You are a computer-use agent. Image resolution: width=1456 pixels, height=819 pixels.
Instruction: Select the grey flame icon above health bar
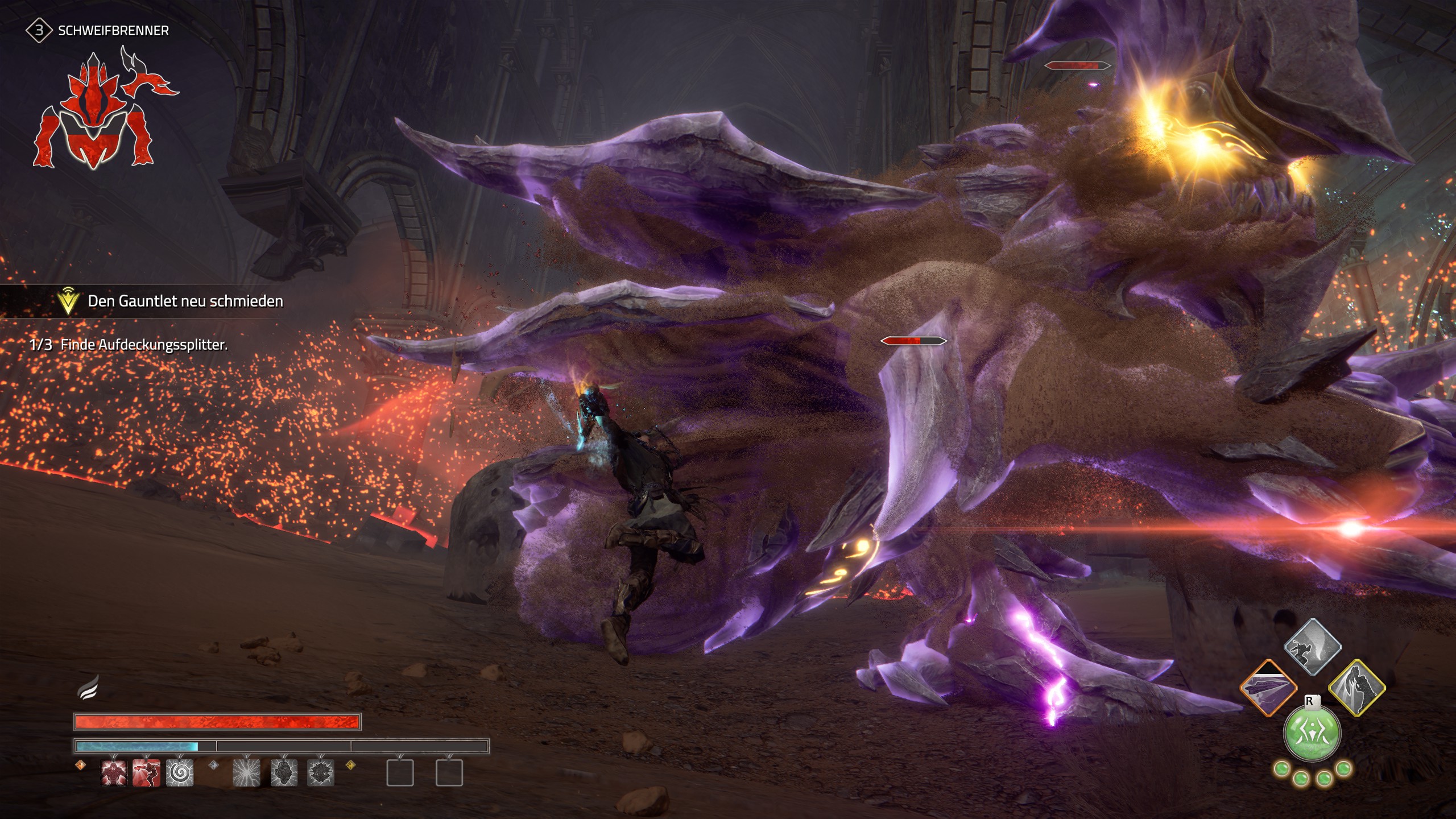(x=88, y=689)
